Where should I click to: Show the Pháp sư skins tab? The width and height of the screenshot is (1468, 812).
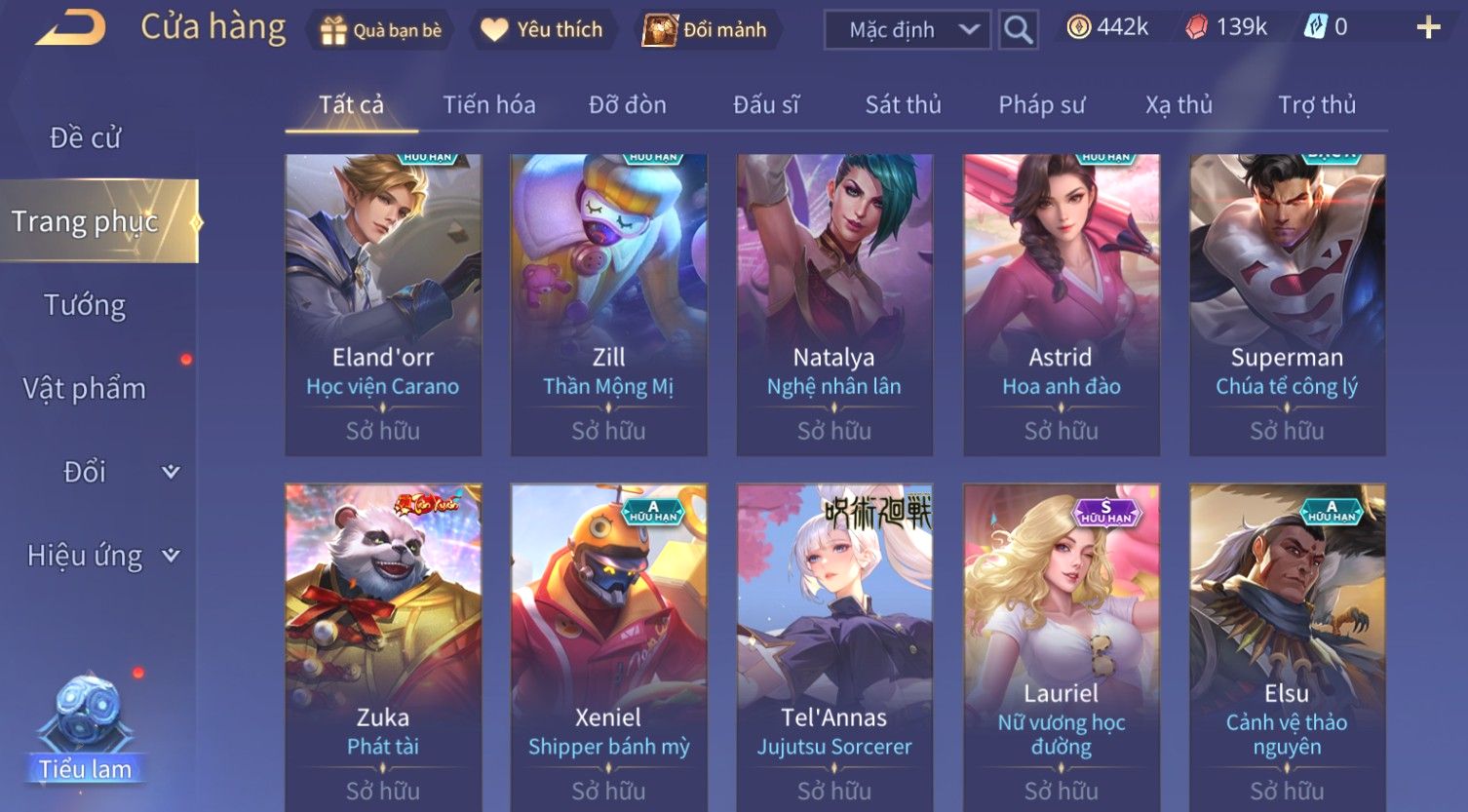click(x=1041, y=105)
